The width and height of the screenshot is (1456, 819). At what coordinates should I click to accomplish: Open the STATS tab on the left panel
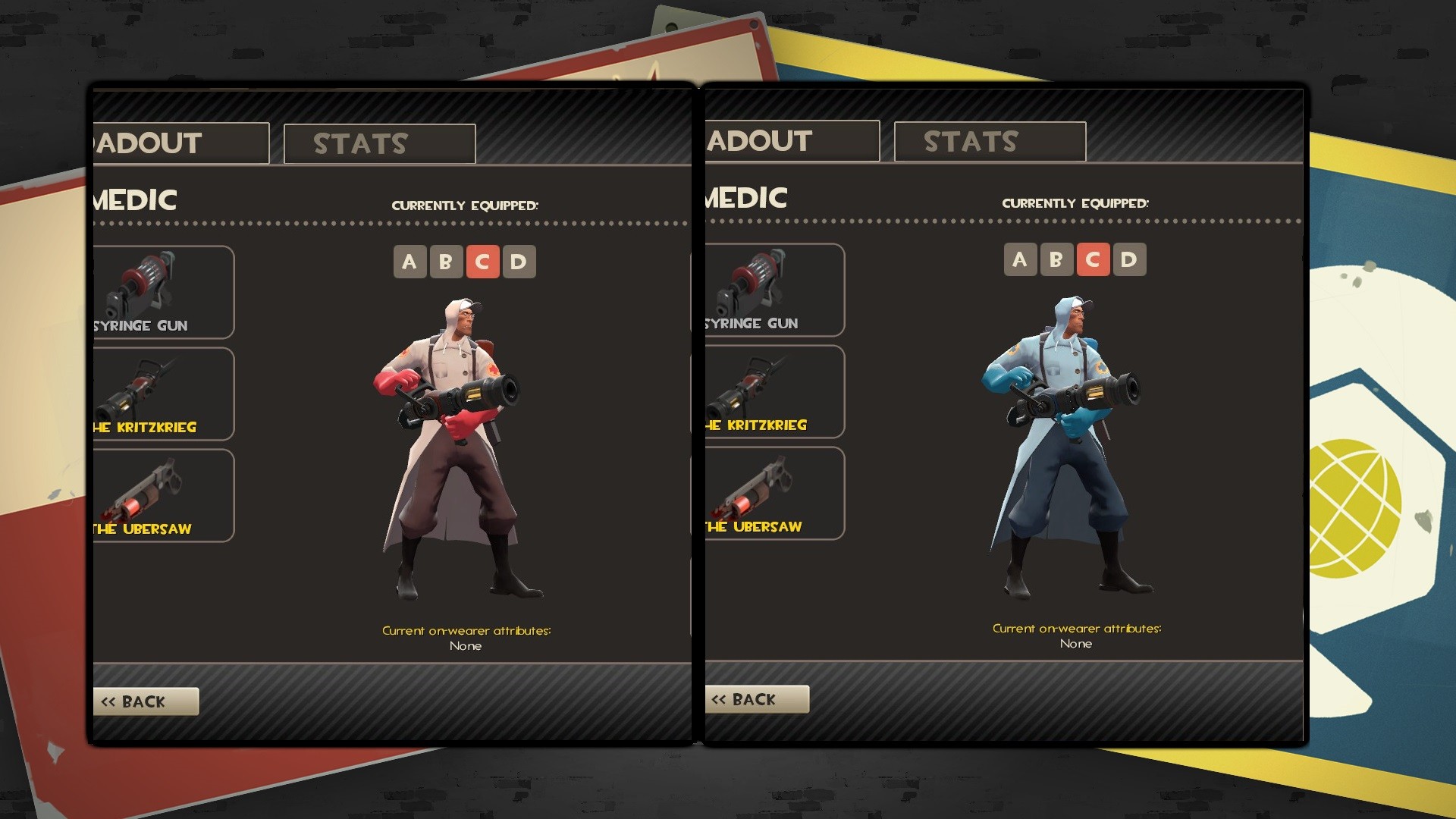click(x=378, y=143)
